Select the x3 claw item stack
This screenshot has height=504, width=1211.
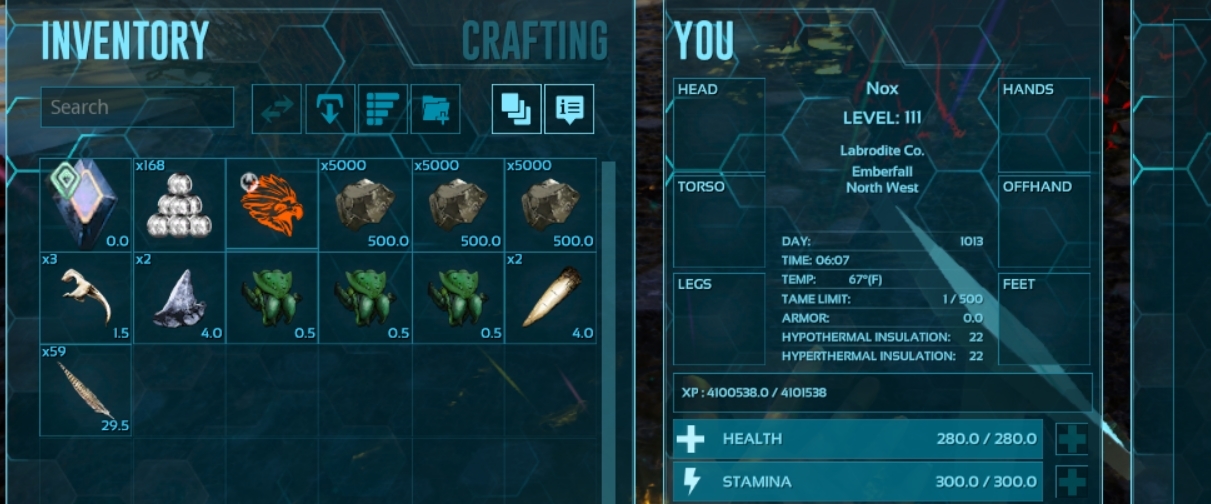pos(86,297)
